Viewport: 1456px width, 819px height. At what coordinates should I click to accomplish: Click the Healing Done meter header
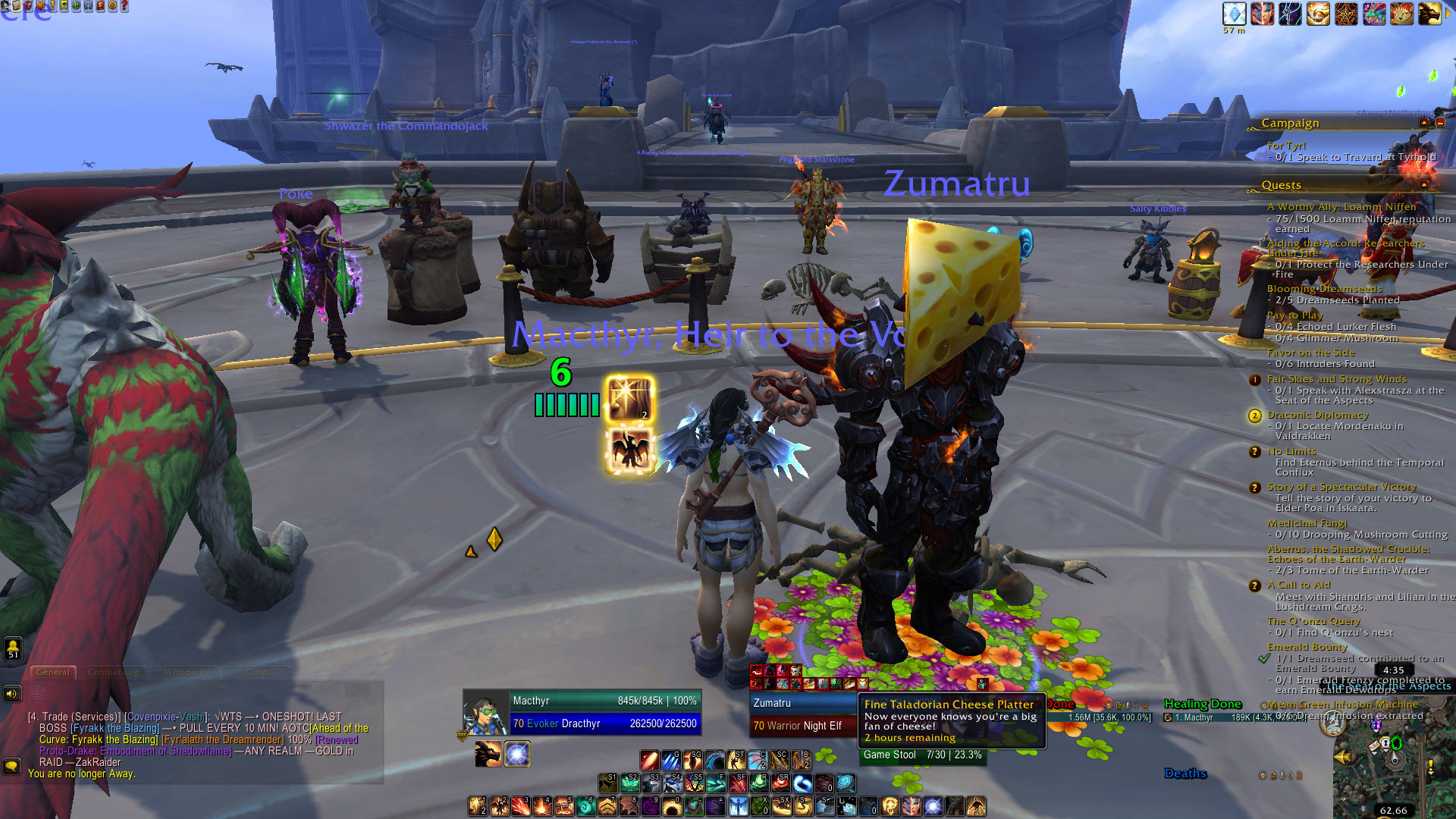click(1203, 704)
